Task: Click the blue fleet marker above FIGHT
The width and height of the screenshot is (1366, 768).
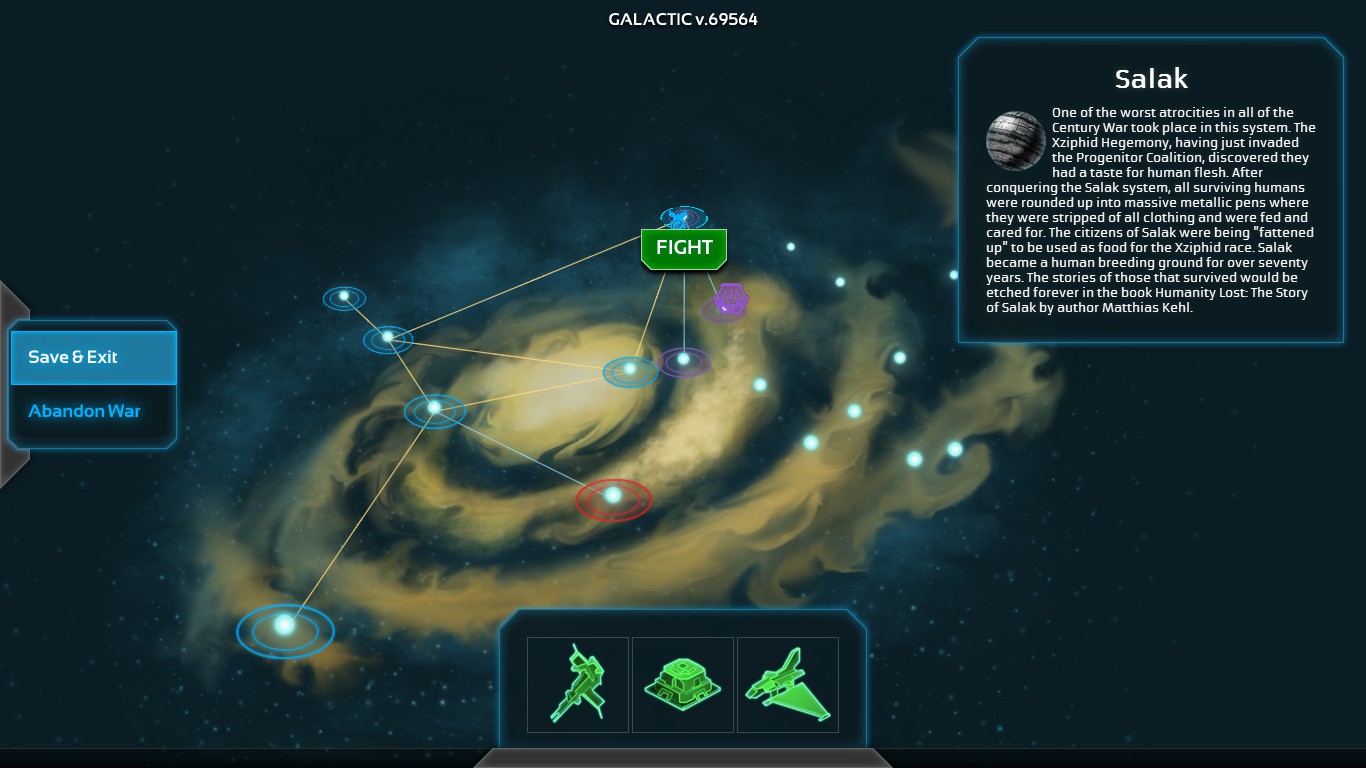Action: point(682,217)
